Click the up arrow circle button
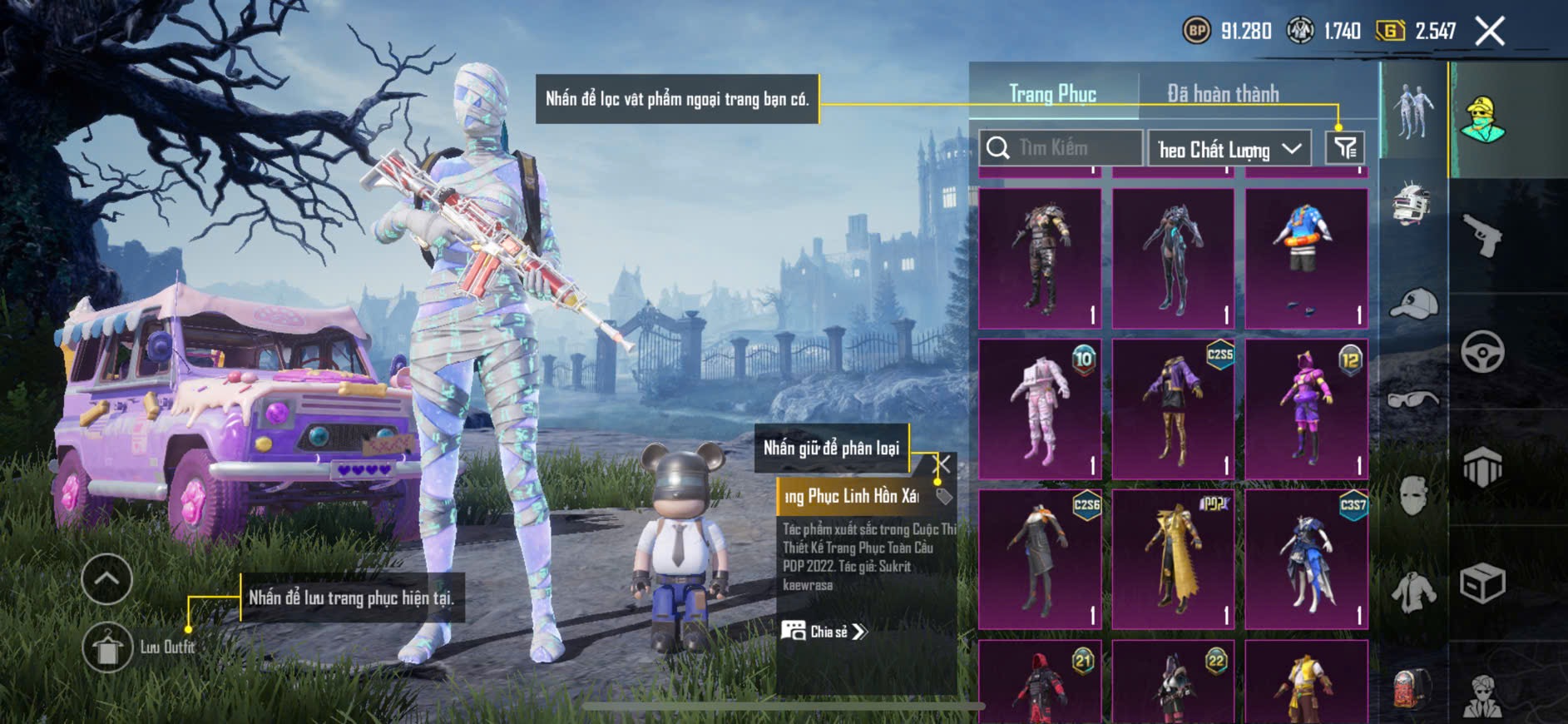This screenshot has height=724, width=1568. click(x=106, y=579)
